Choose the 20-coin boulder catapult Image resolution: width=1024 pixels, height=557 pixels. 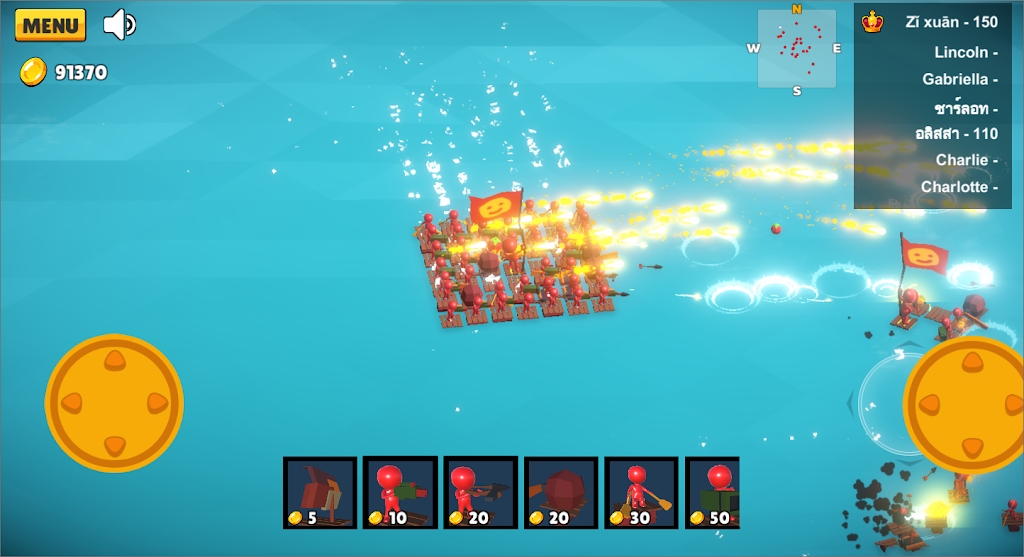click(x=561, y=493)
